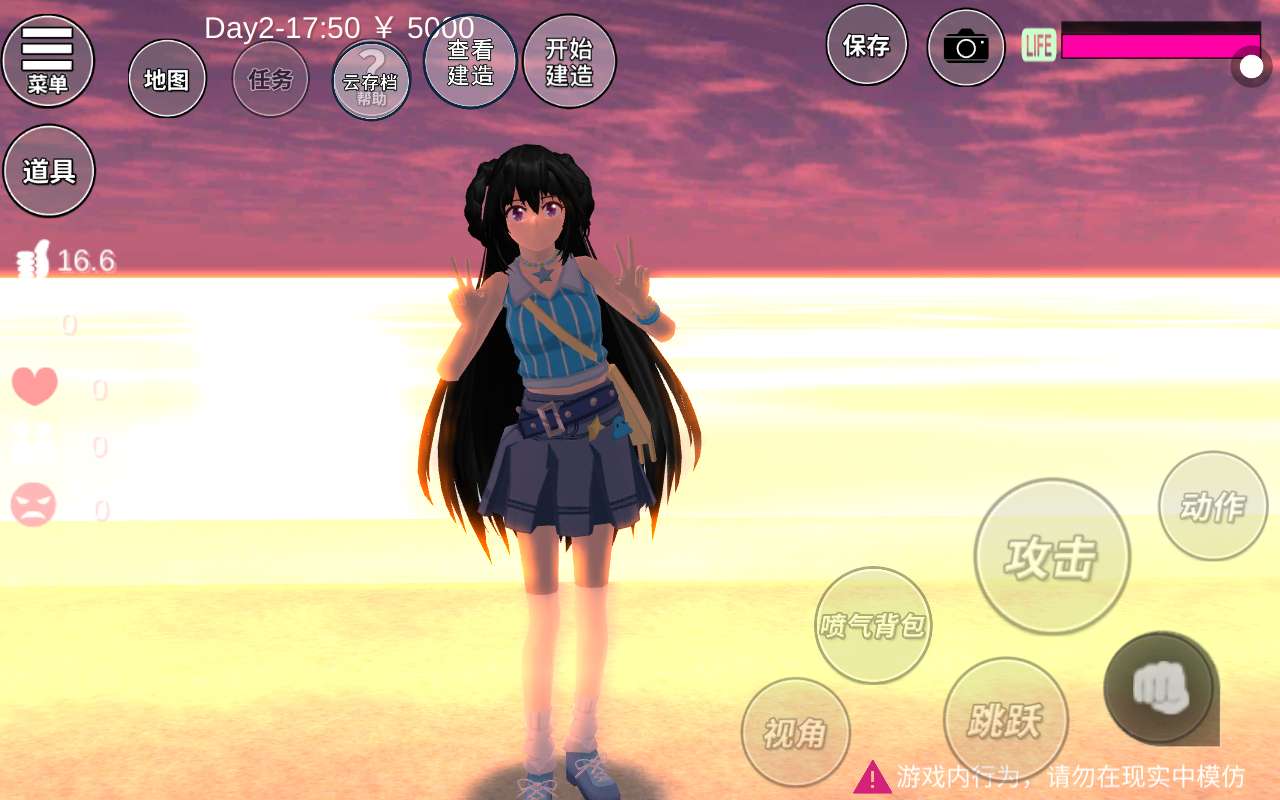Viewport: 1280px width, 800px height.
Task: Select the 查看建造 view build button
Action: click(x=470, y=62)
